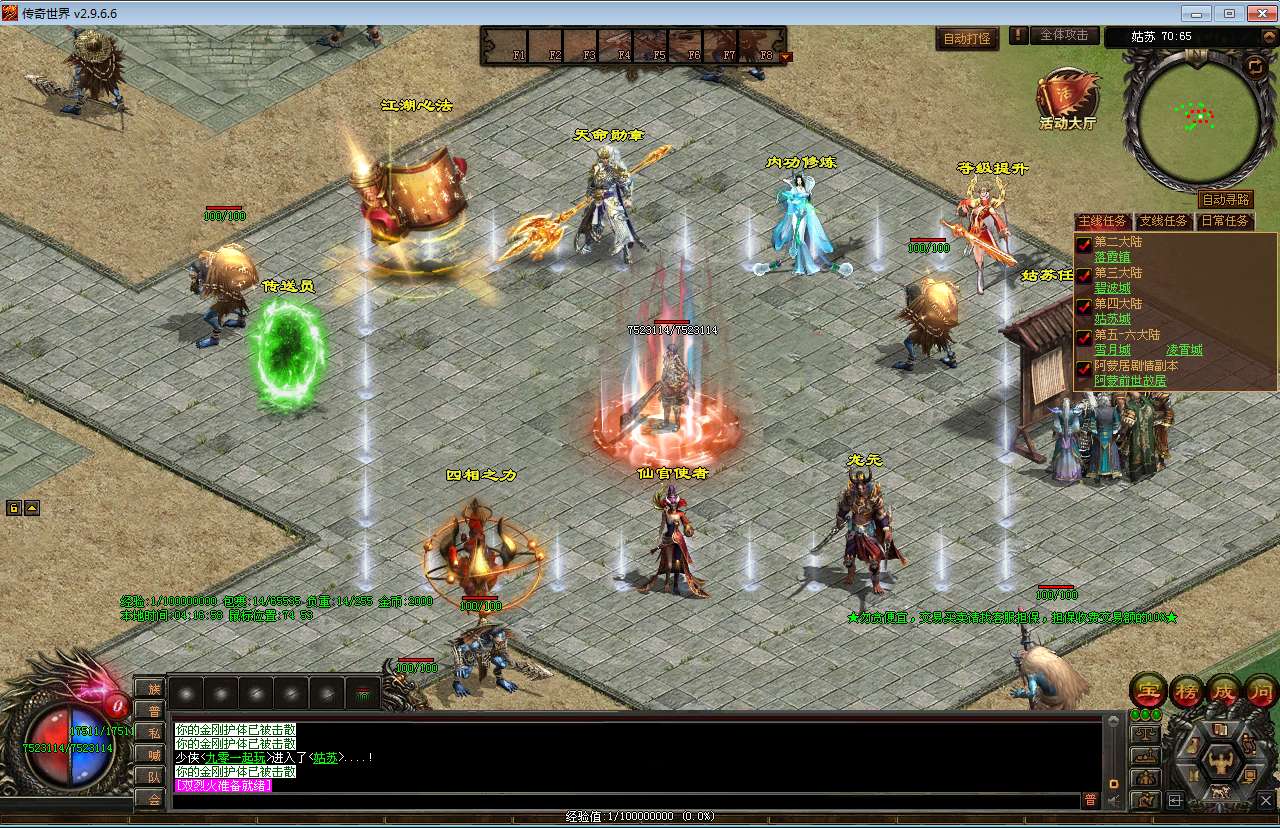This screenshot has height=828, width=1280.
Task: Toggle the 自动打怪 auto-fight button
Action: click(x=967, y=39)
